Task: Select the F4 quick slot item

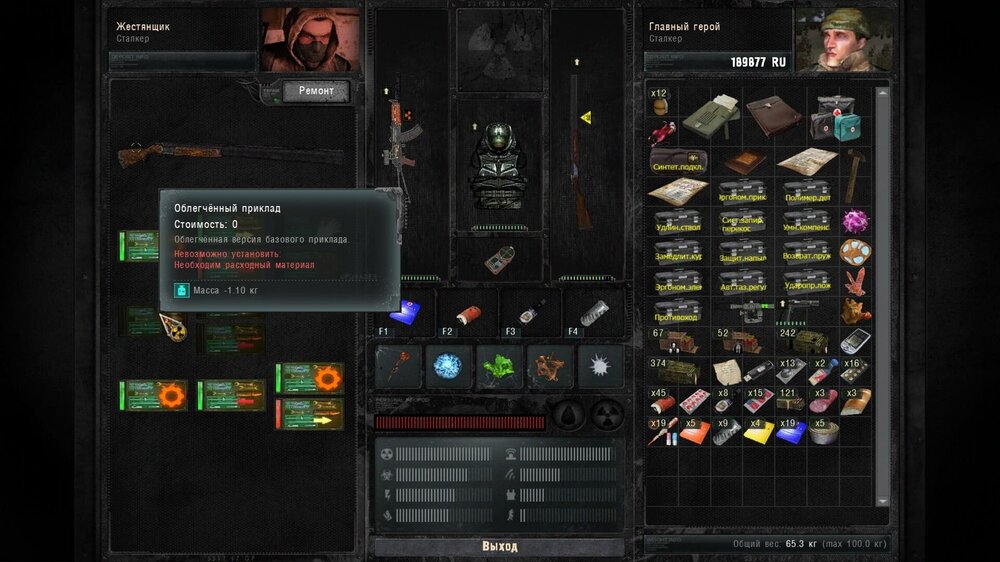Action: [592, 312]
